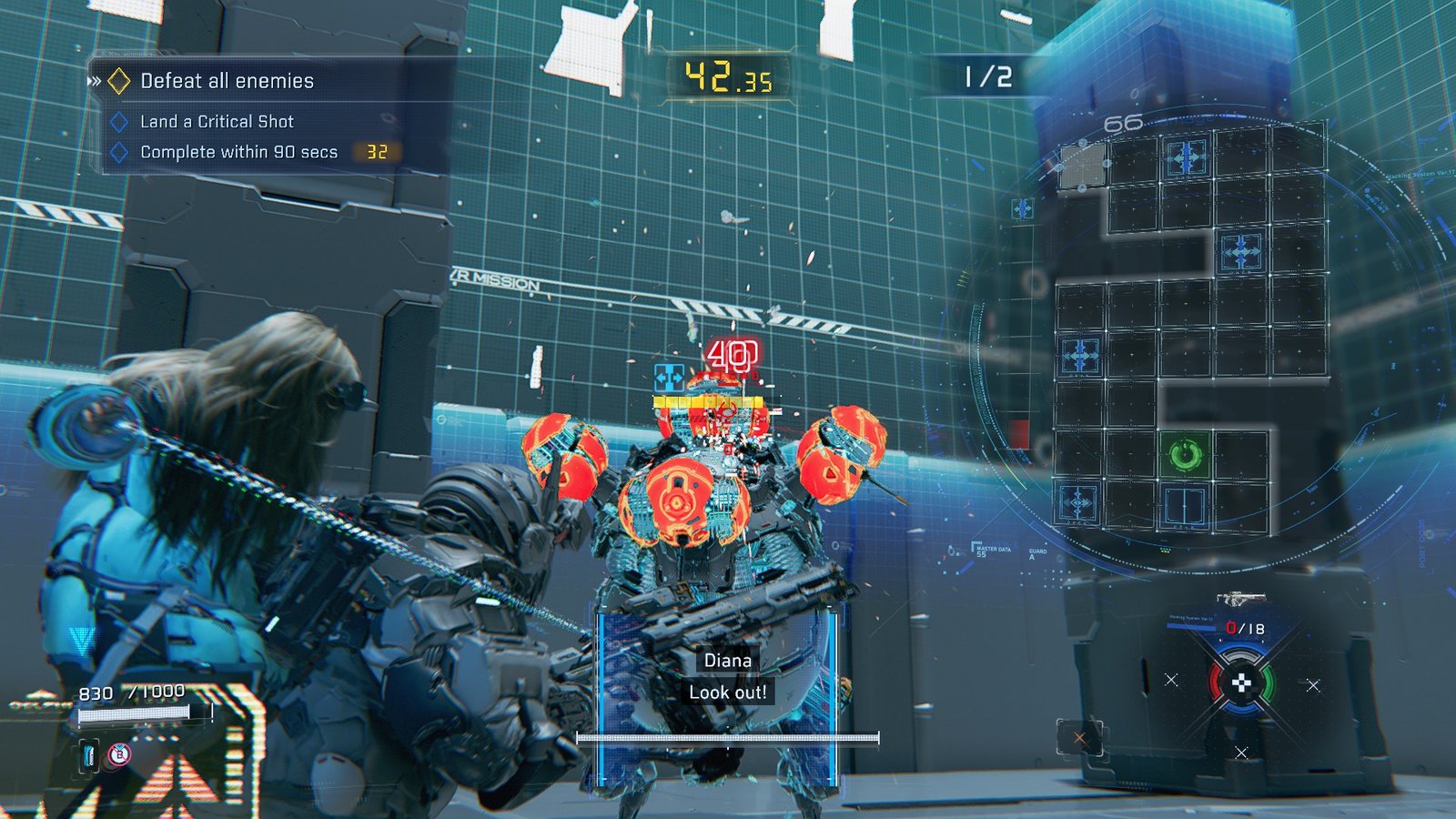Open the Land a Critical Shot objective

click(x=217, y=121)
